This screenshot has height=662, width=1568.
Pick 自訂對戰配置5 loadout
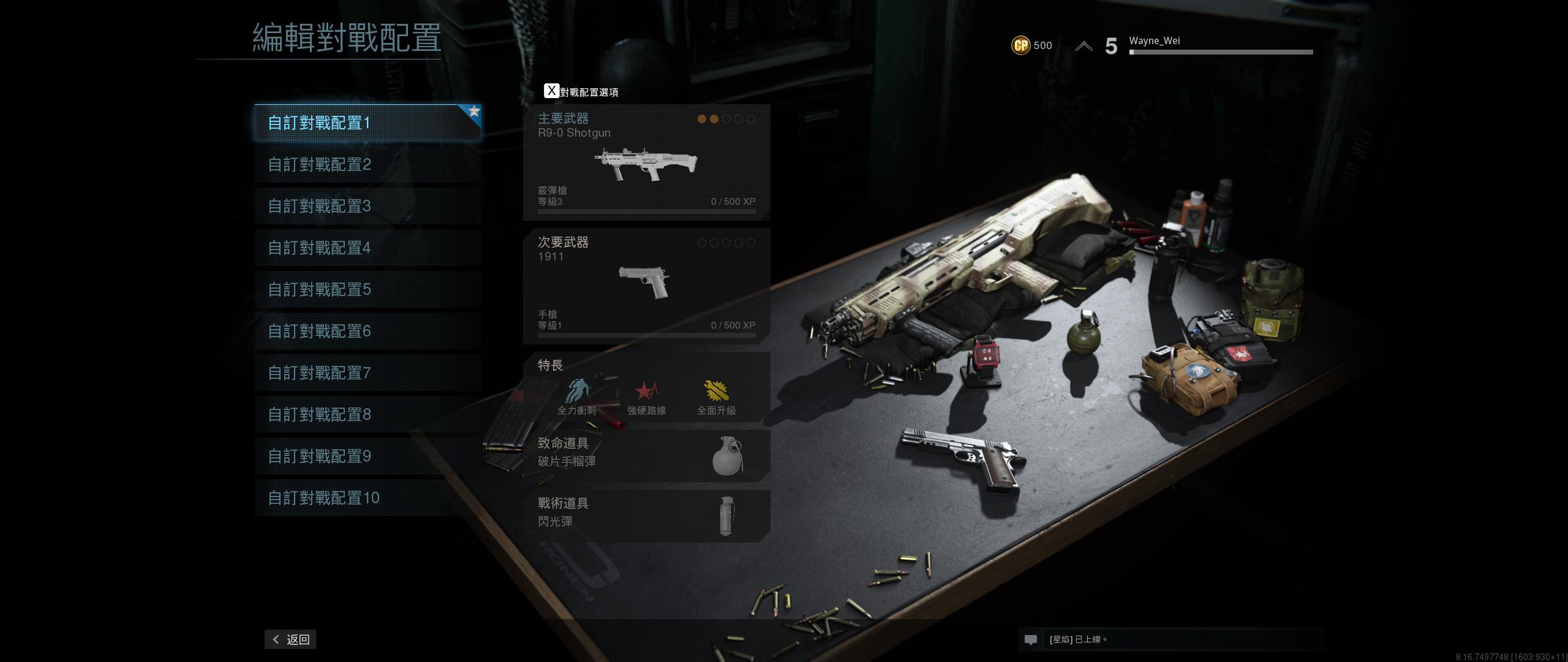click(x=367, y=290)
